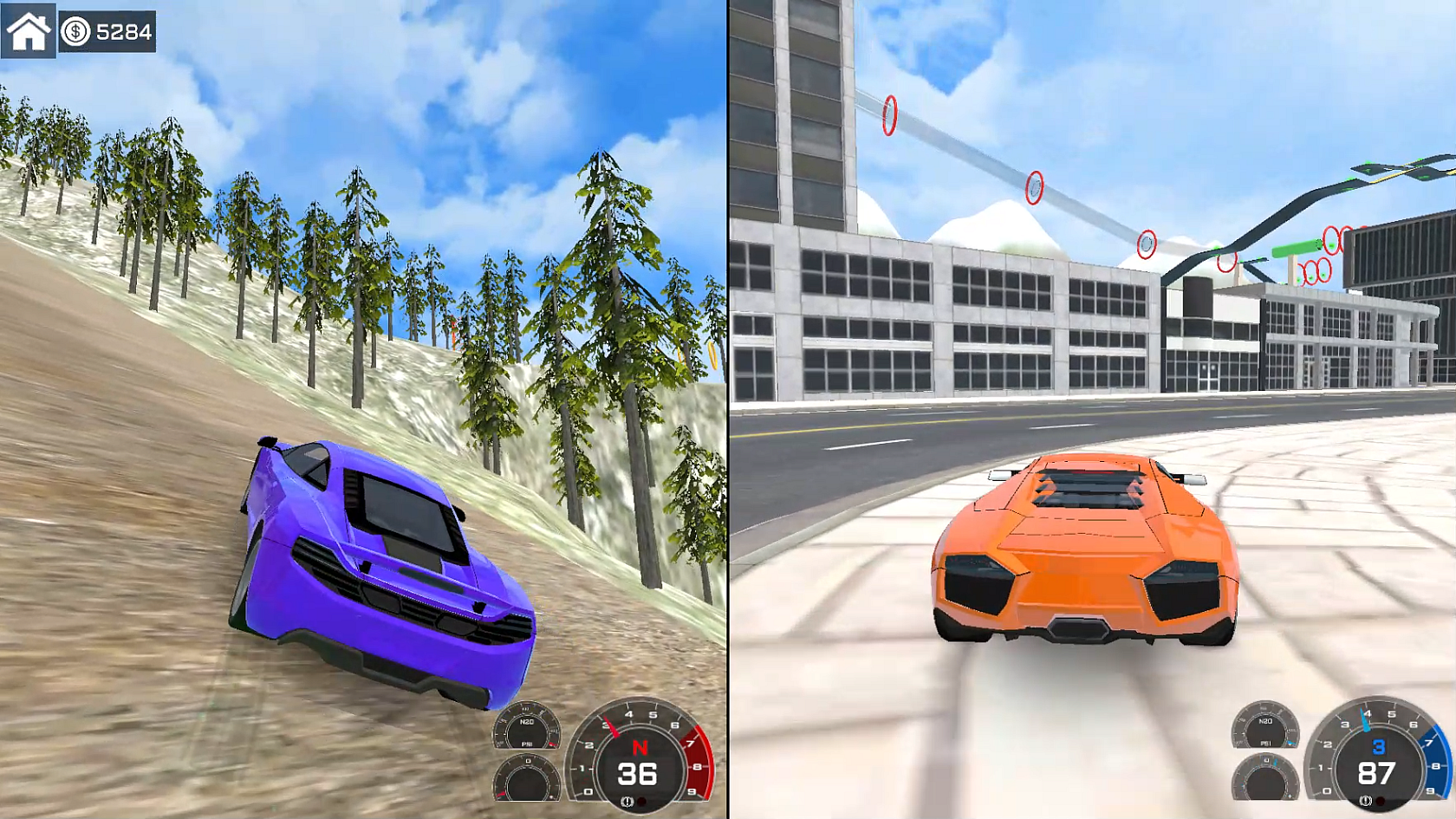This screenshot has height=819, width=1456.
Task: Select the handbrake warning icon under the 36
Action: click(x=627, y=800)
